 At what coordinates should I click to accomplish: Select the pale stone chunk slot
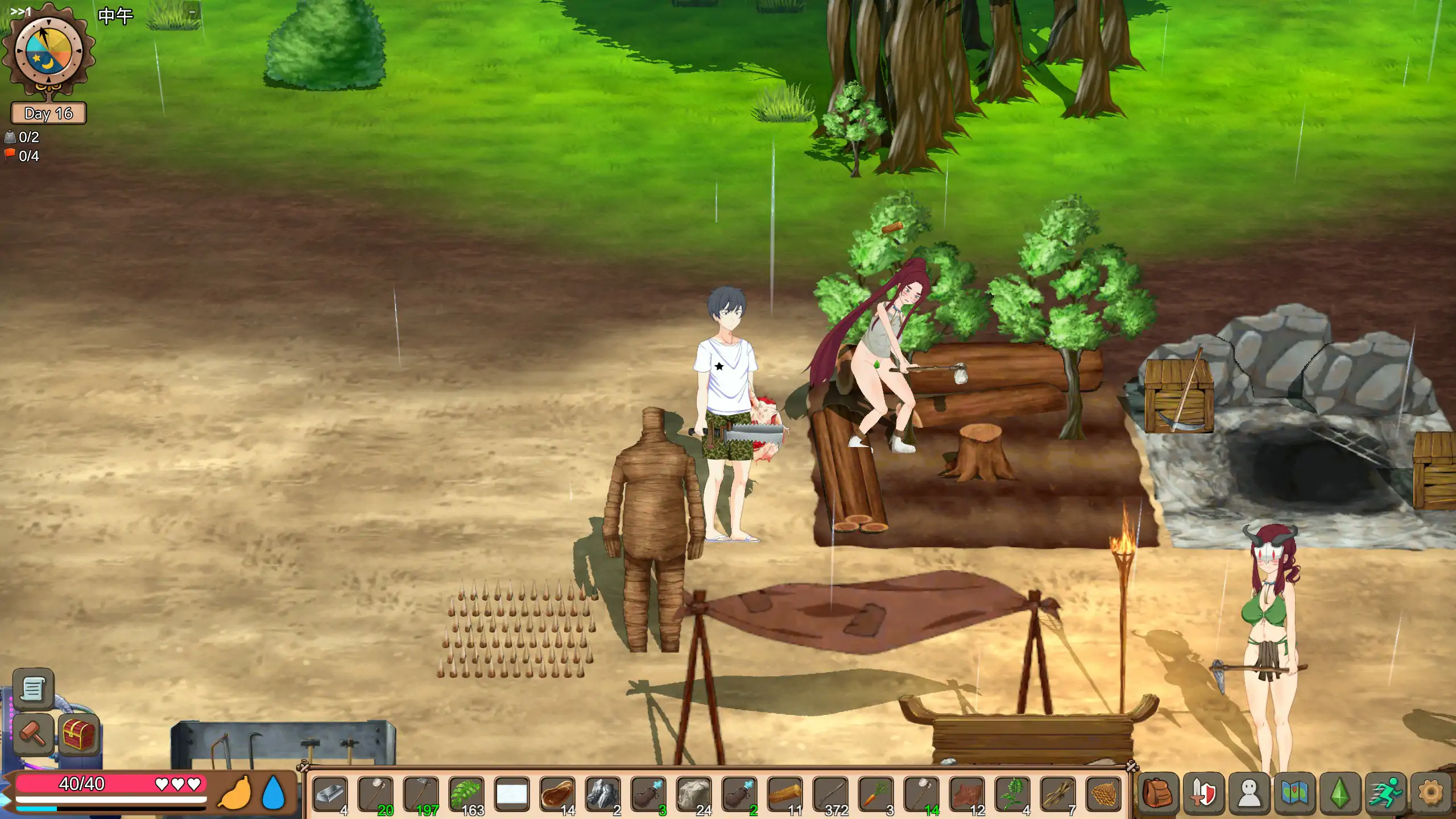(694, 794)
